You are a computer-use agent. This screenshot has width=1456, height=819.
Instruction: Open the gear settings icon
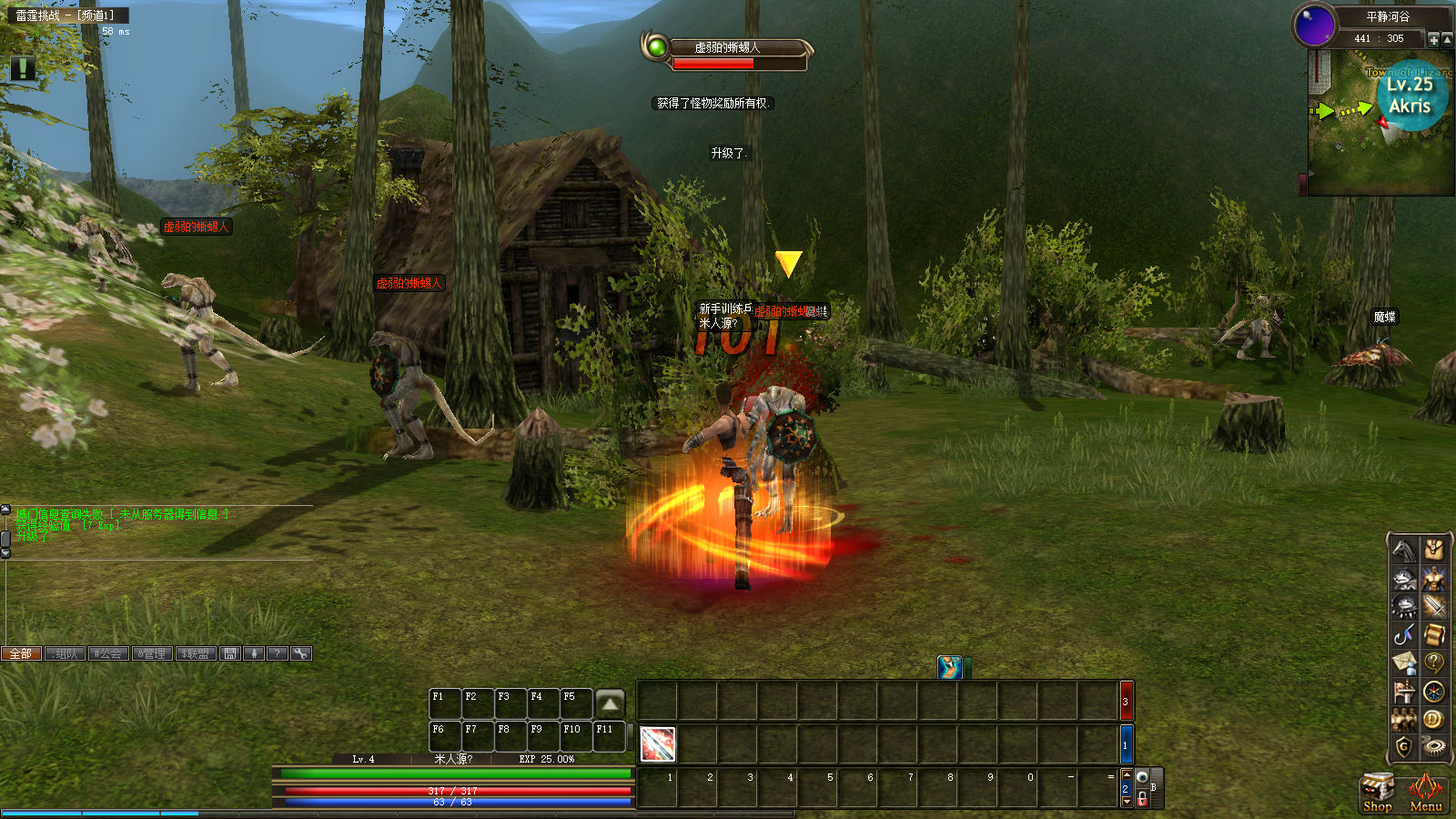[x=1434, y=748]
